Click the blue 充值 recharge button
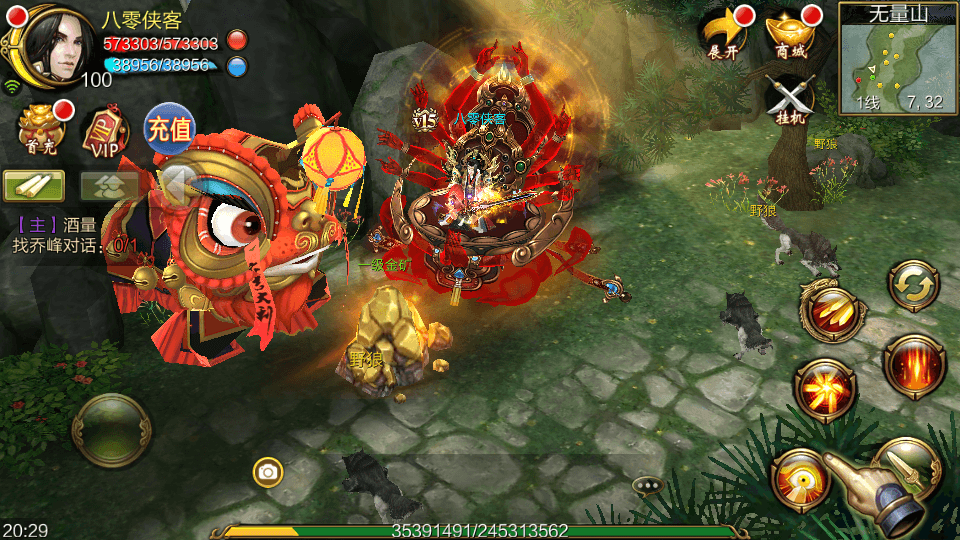The image size is (960, 540). [x=168, y=128]
